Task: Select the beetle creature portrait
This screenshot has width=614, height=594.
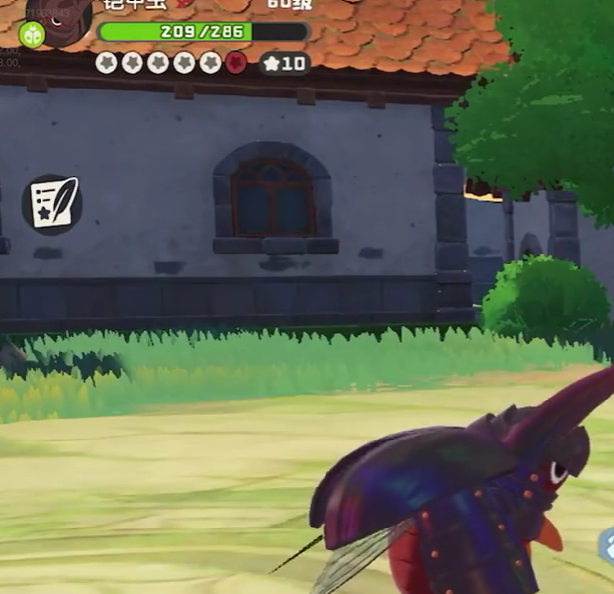Action: click(65, 14)
